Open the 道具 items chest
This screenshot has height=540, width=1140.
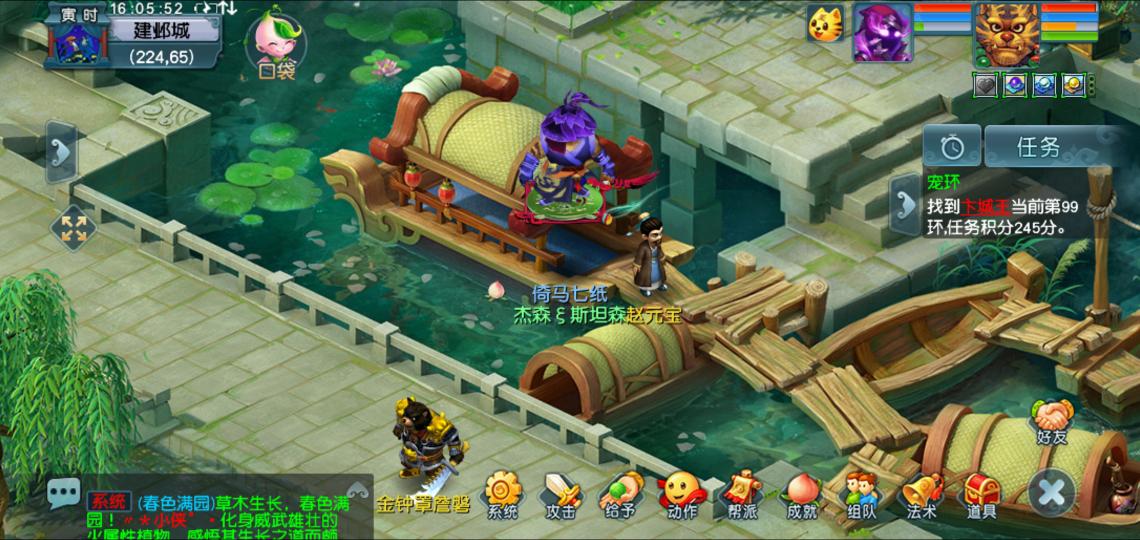(x=981, y=494)
